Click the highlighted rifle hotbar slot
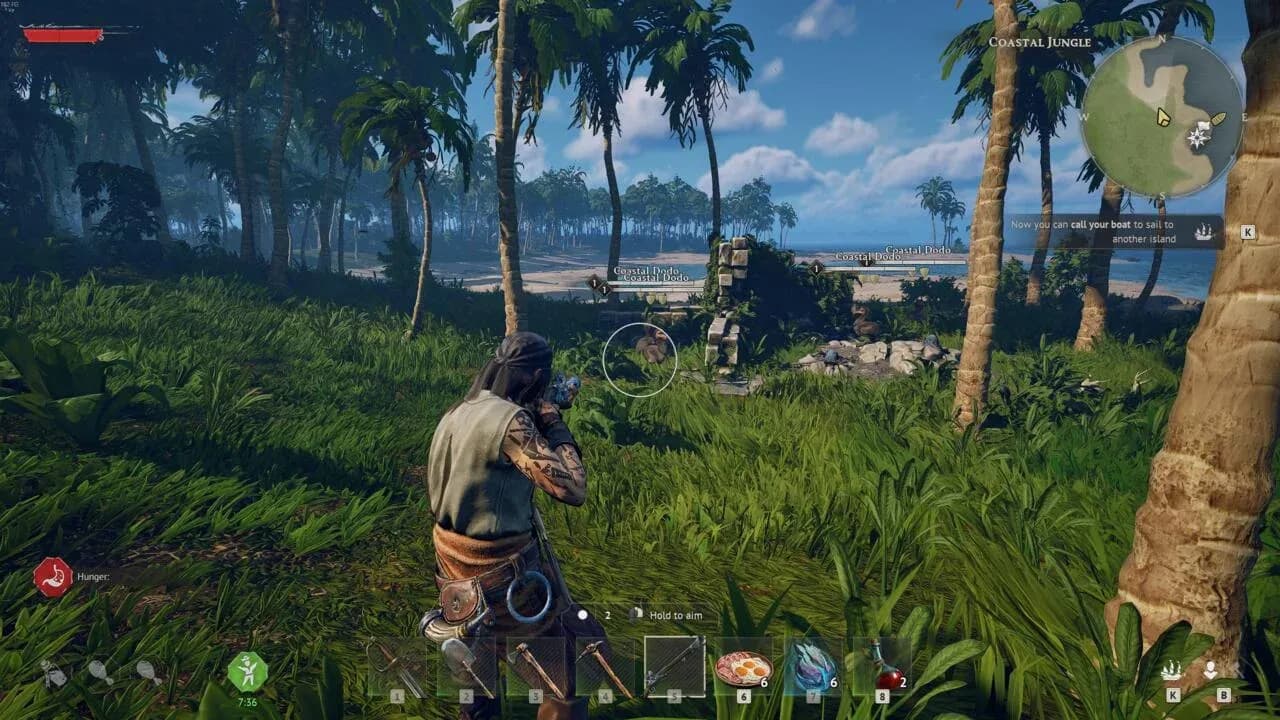 674,665
